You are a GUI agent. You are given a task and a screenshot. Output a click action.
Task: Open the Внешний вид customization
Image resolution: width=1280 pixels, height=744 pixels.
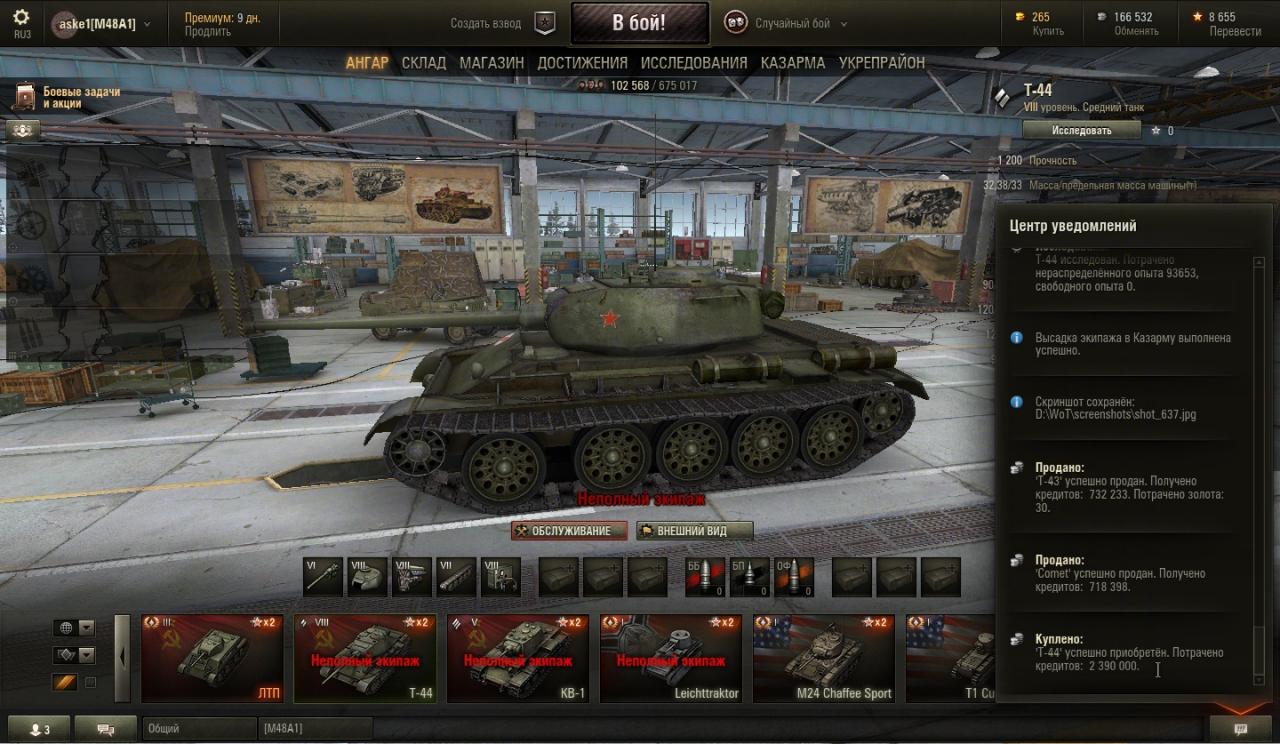click(695, 531)
